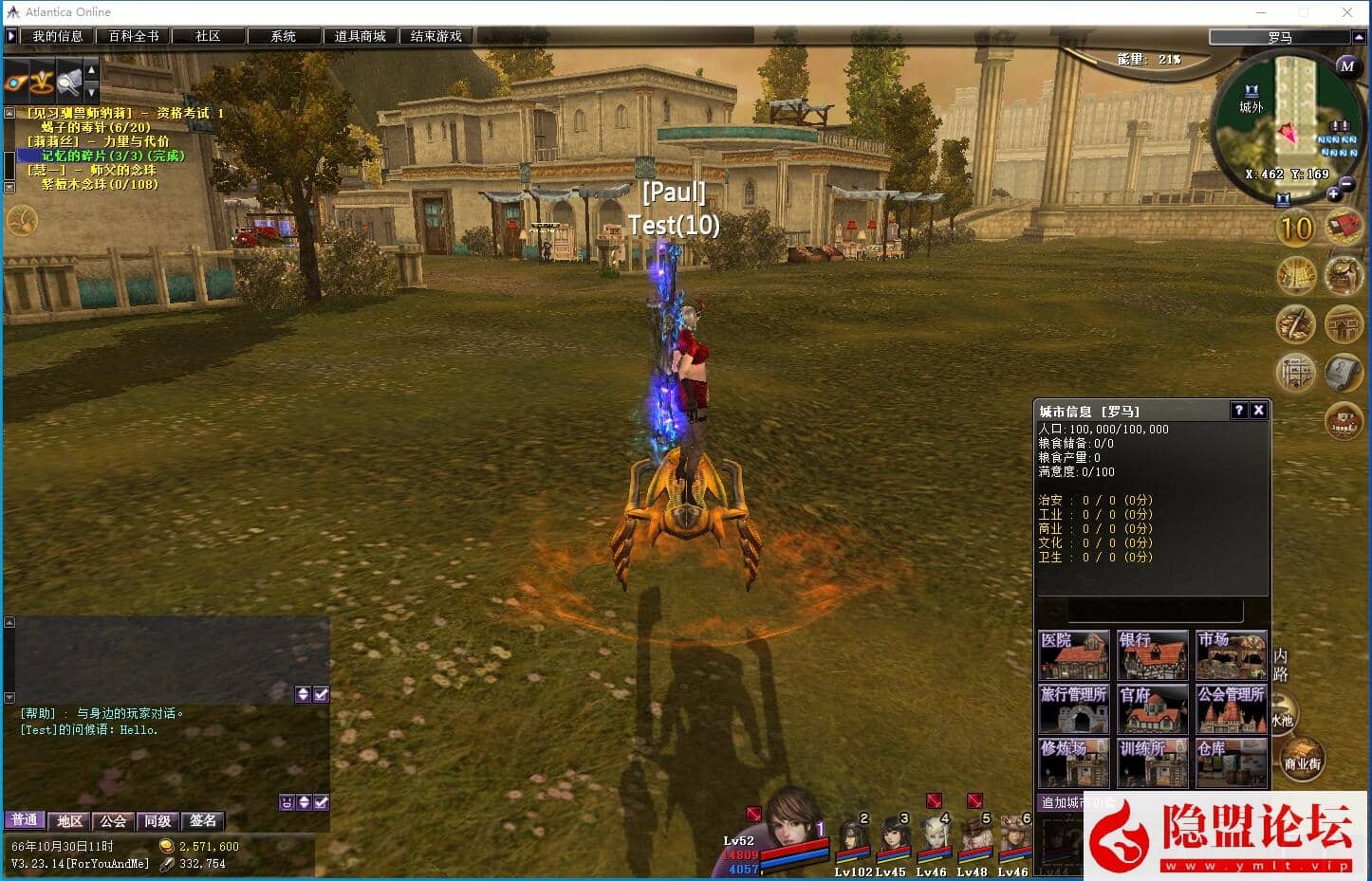Click the chat resize diamond arrows control
The height and width of the screenshot is (881, 1372).
(x=304, y=801)
